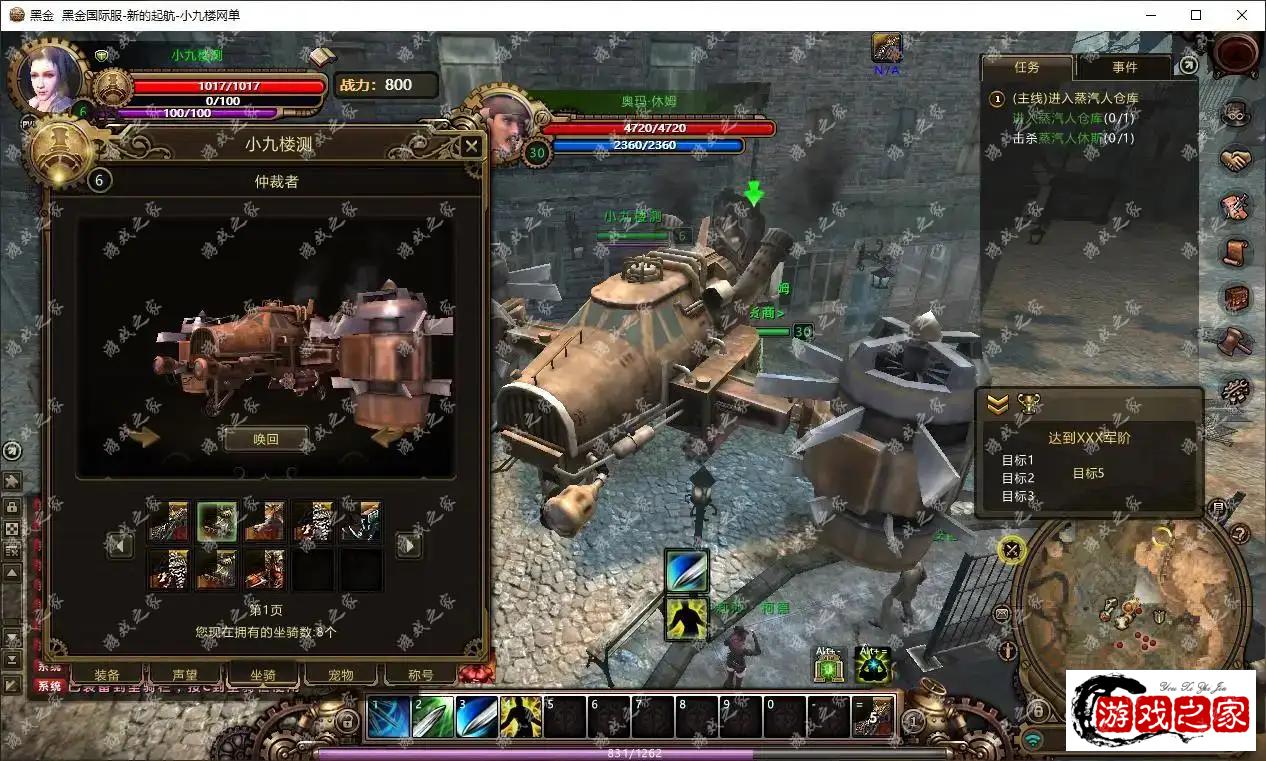Click the main quest 进入蒸汽人仓库 entry
The image size is (1266, 761).
click(x=1075, y=98)
